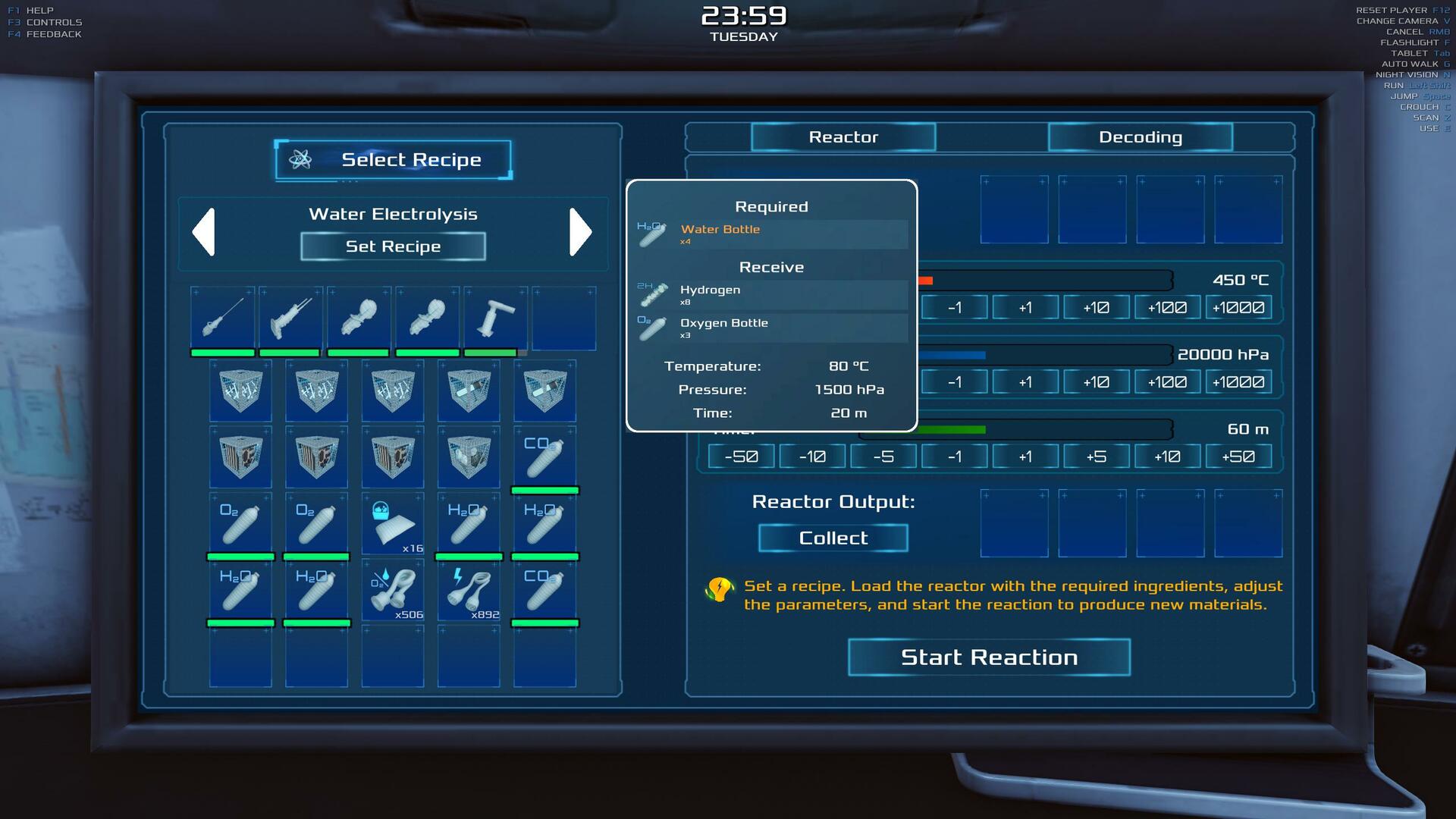Viewport: 1456px width, 819px height.
Task: Decrease time by 50 minutes
Action: 741,457
